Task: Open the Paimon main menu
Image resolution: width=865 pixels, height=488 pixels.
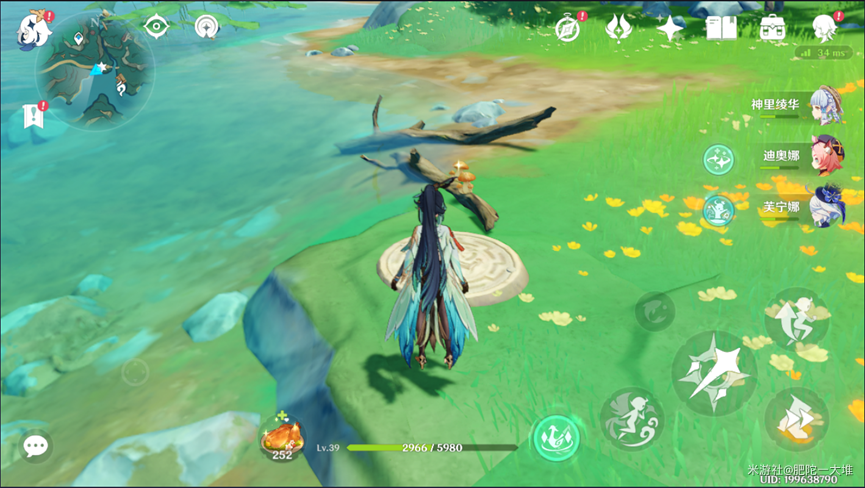Action: (33, 30)
